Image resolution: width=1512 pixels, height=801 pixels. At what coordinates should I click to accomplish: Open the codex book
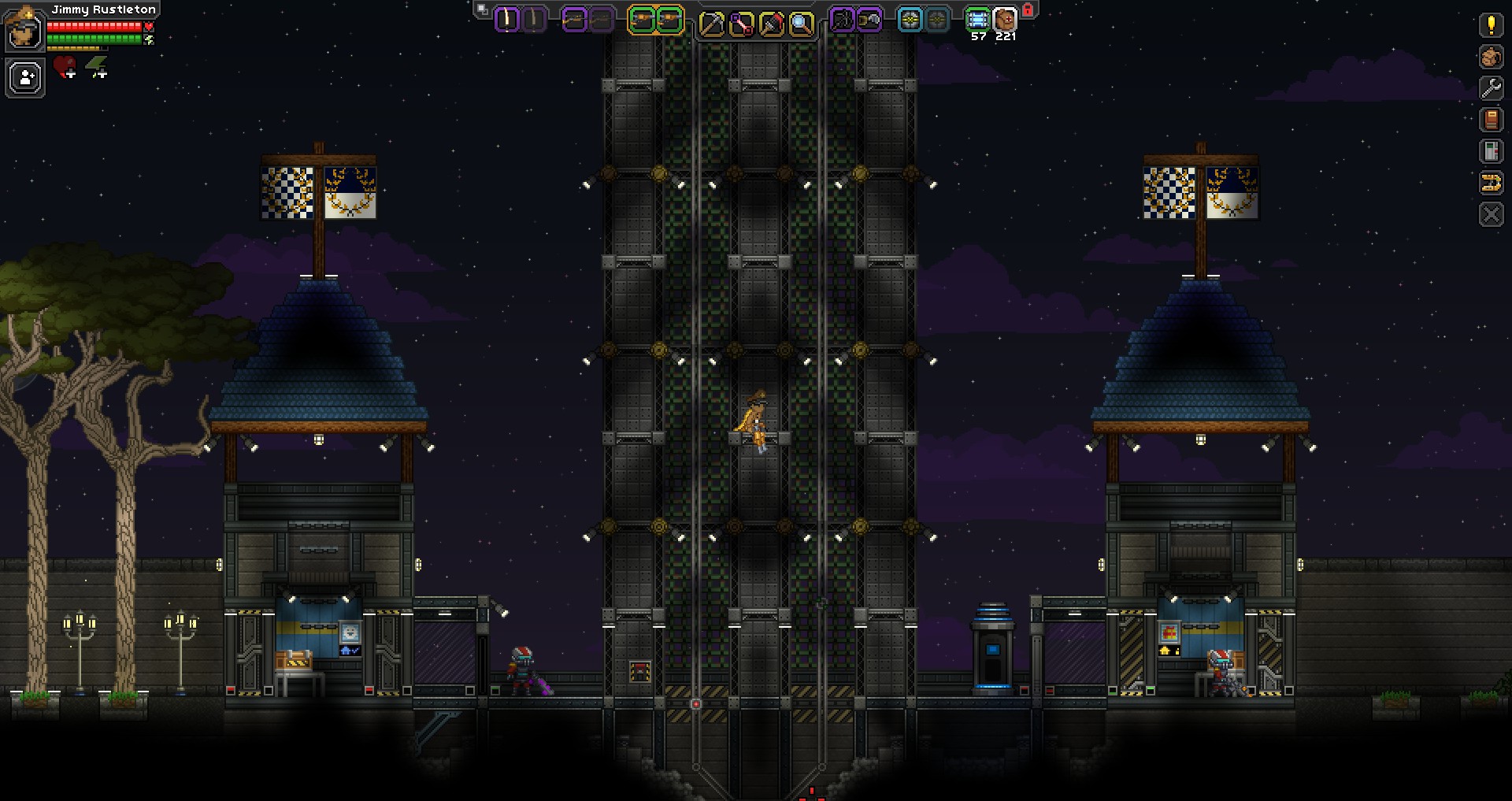[1491, 120]
